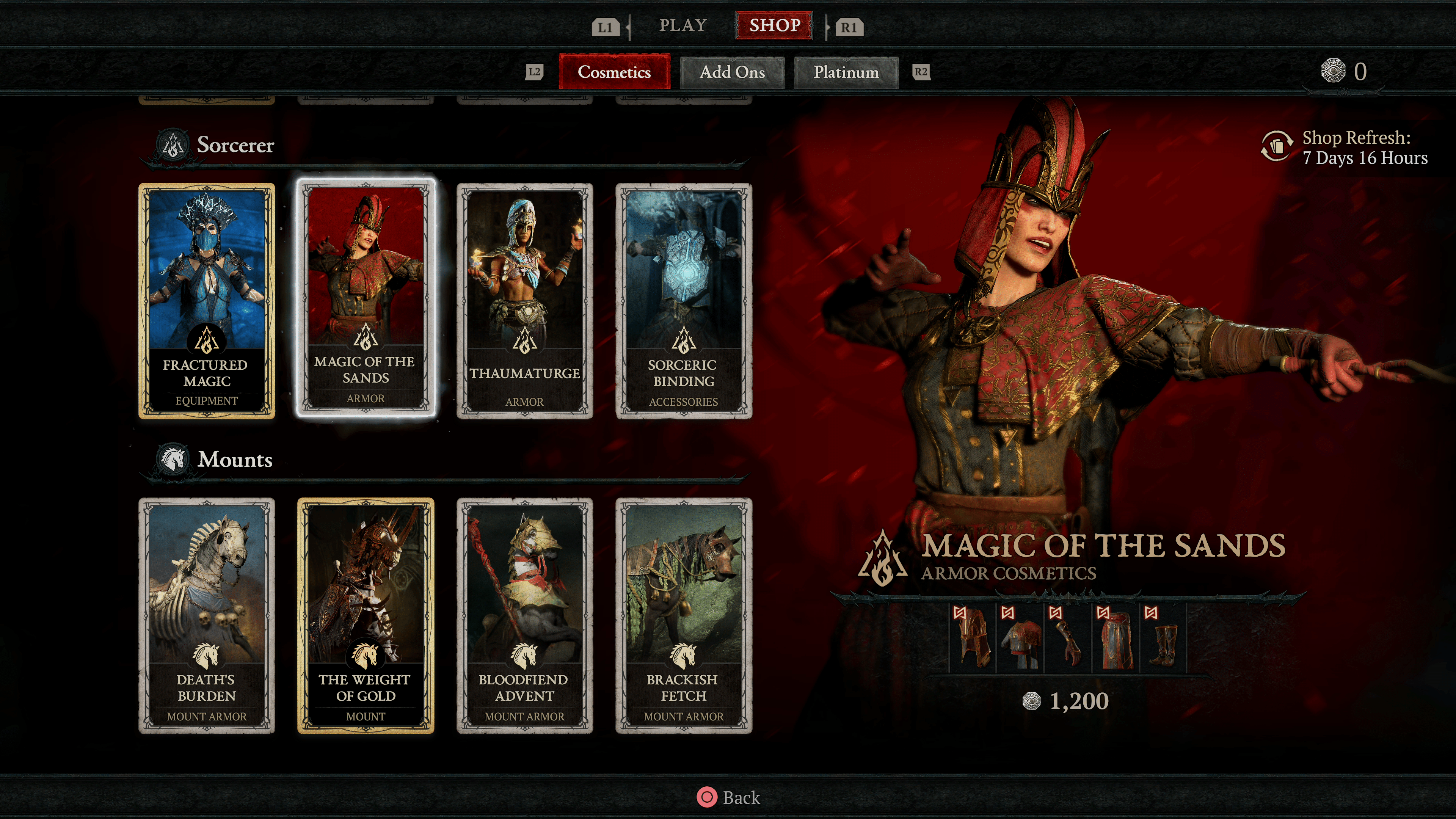Switch to the PLAY tab
The image size is (1456, 819).
coord(683,25)
